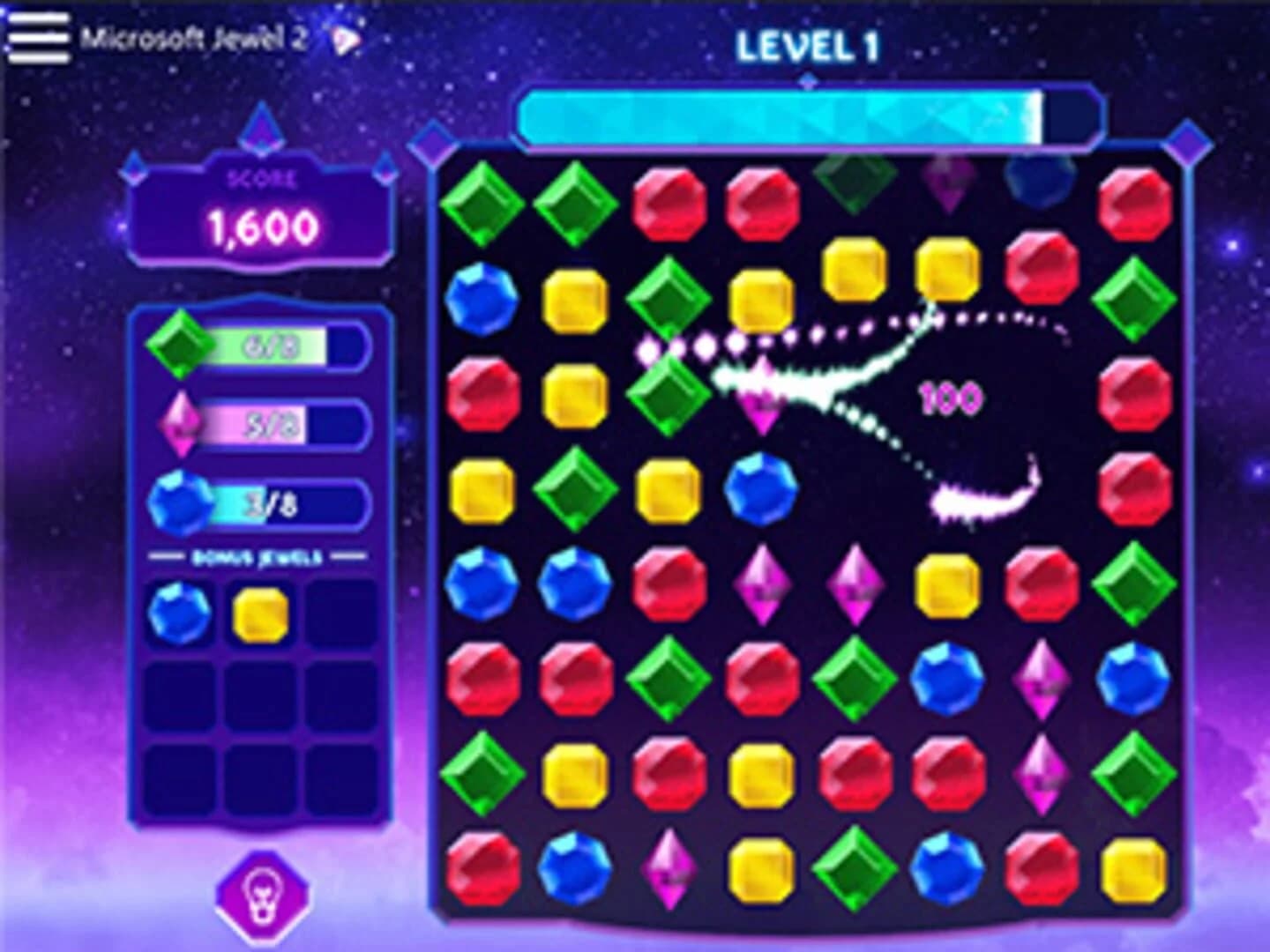This screenshot has width=1270, height=952.
Task: Select the blue bonus jewel in the Bonus Jewels grid
Action: pyautogui.click(x=181, y=610)
